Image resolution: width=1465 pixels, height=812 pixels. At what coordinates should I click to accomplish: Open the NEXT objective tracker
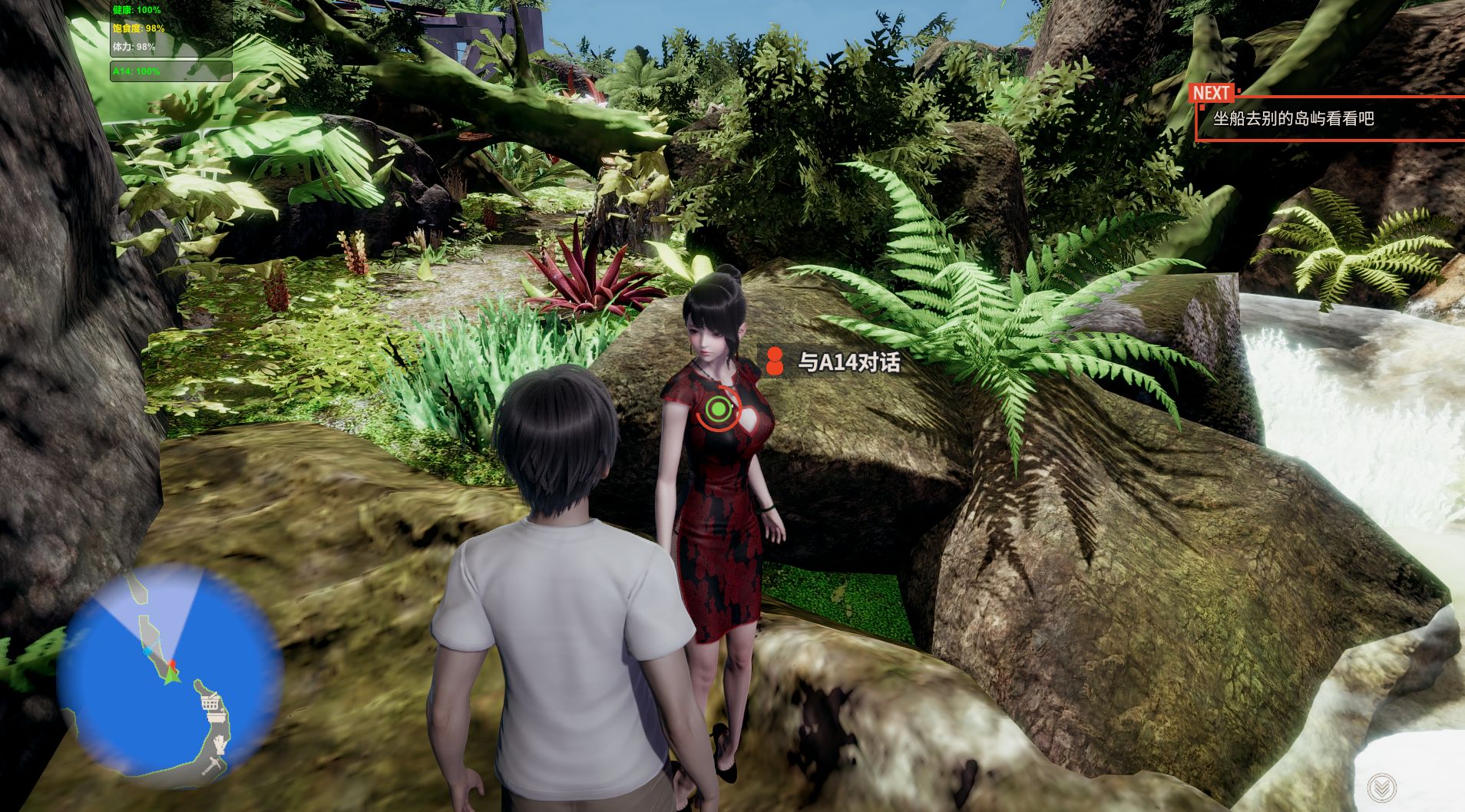click(x=1328, y=118)
